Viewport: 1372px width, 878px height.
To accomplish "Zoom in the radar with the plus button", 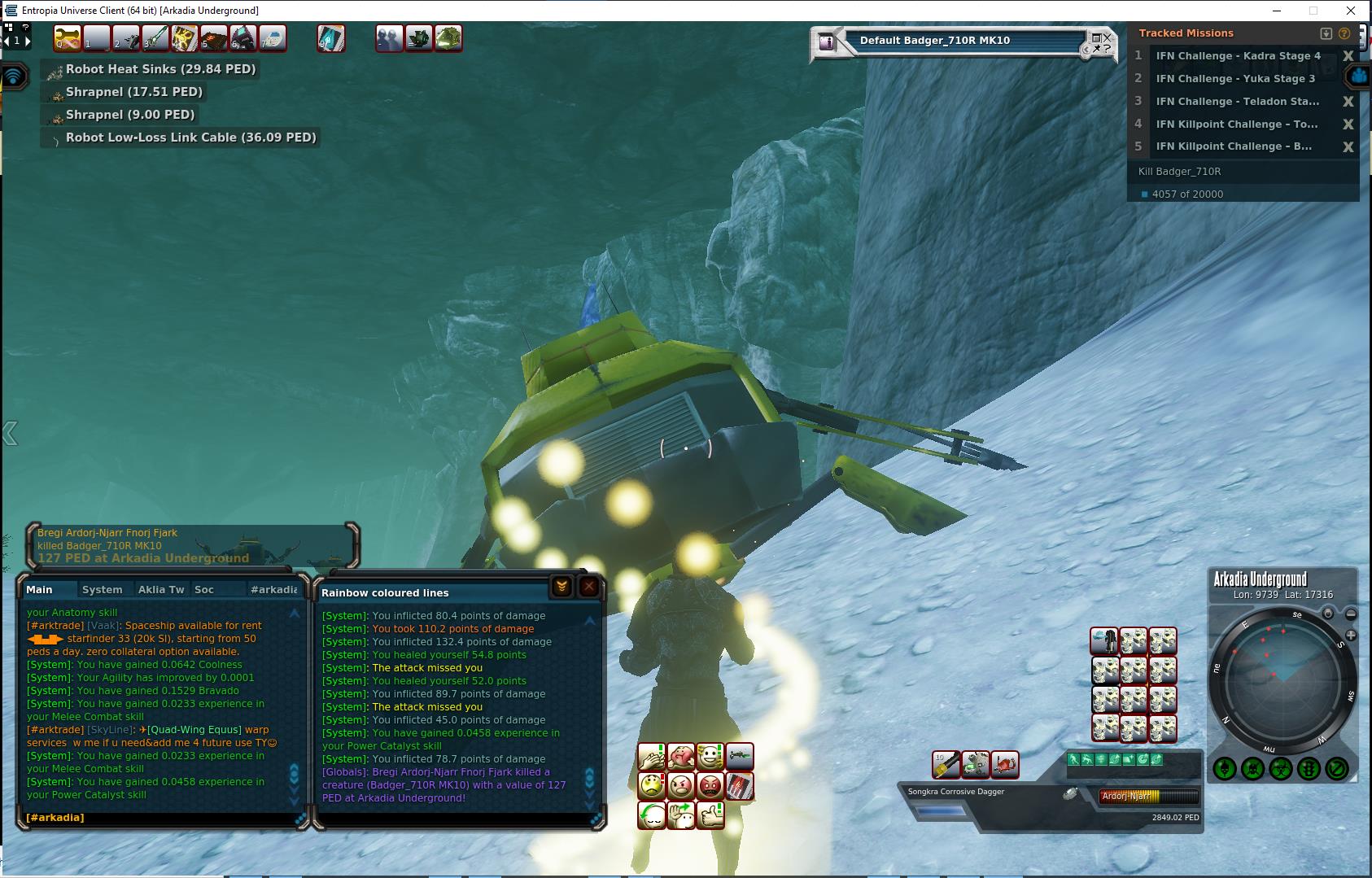I will tap(1351, 635).
